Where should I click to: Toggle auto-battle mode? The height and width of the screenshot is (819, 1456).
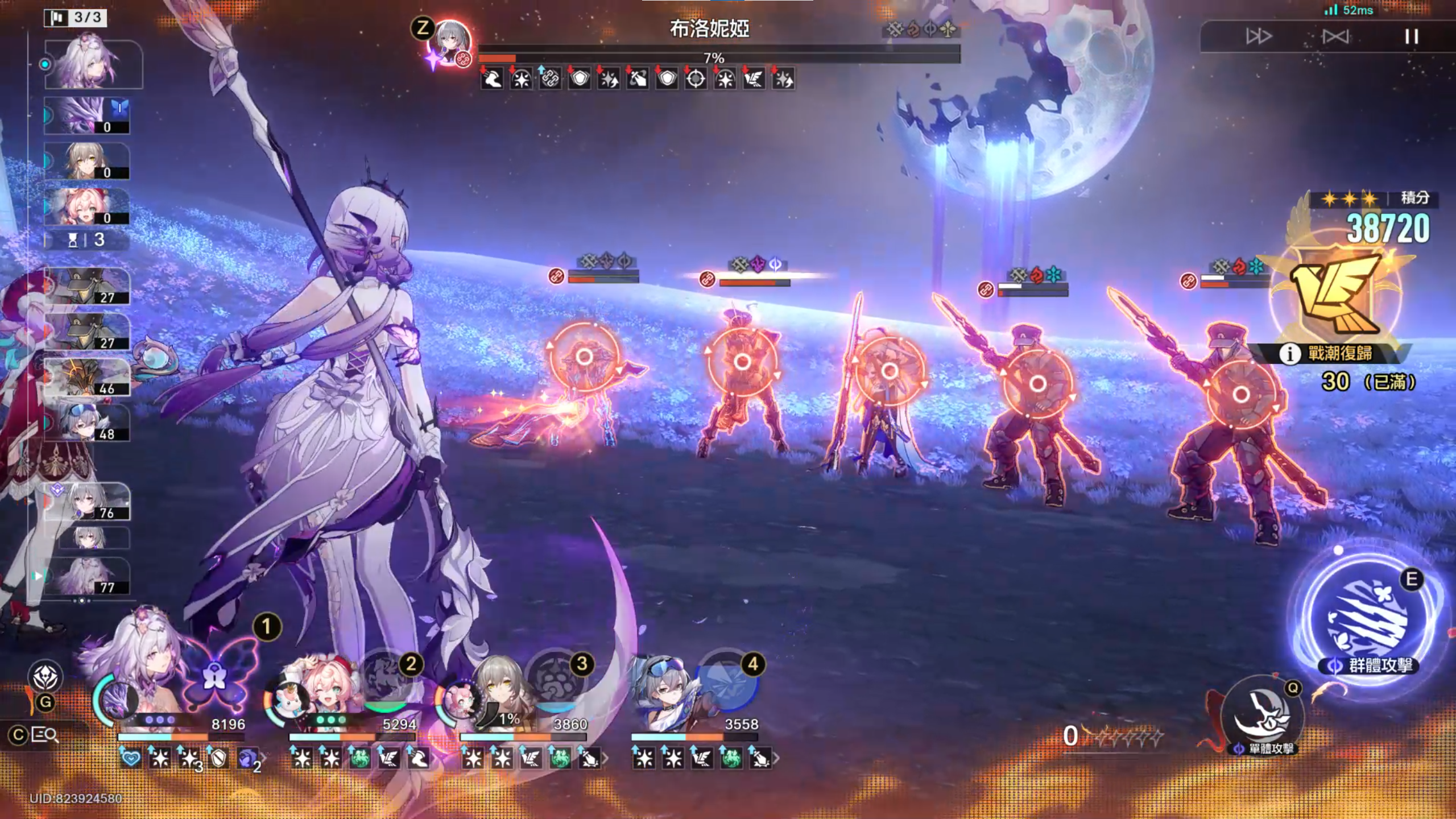[1335, 37]
